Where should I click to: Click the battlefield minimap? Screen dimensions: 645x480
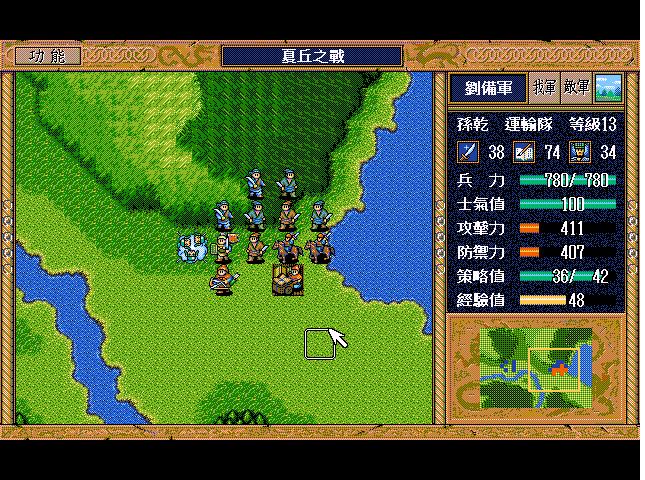535,367
